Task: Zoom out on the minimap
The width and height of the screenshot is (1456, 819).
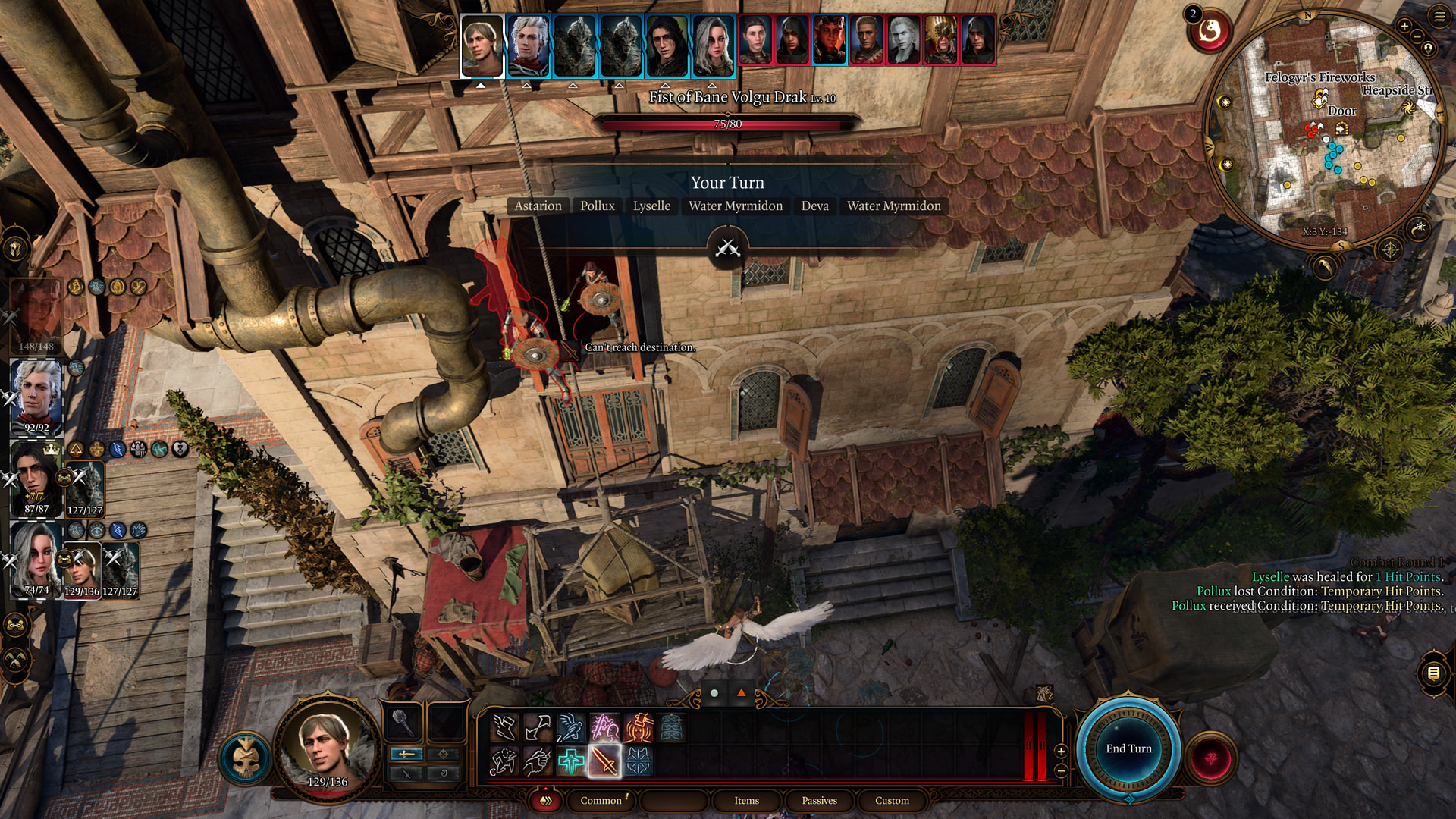Action: pyautogui.click(x=1417, y=36)
